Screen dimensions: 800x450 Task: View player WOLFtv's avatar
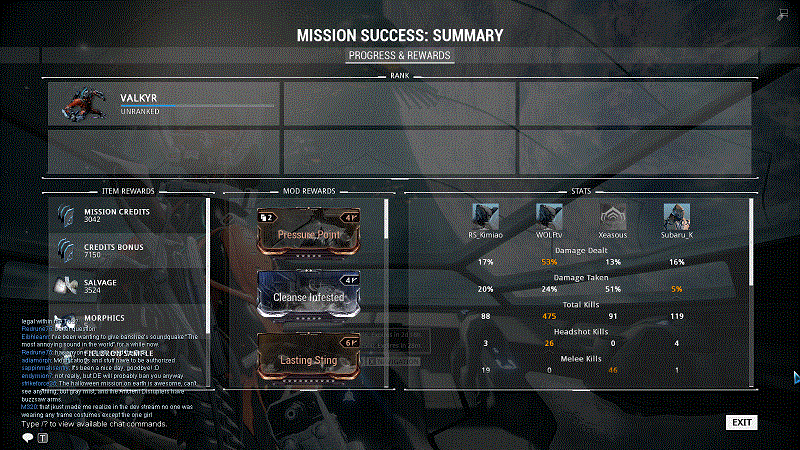click(548, 216)
